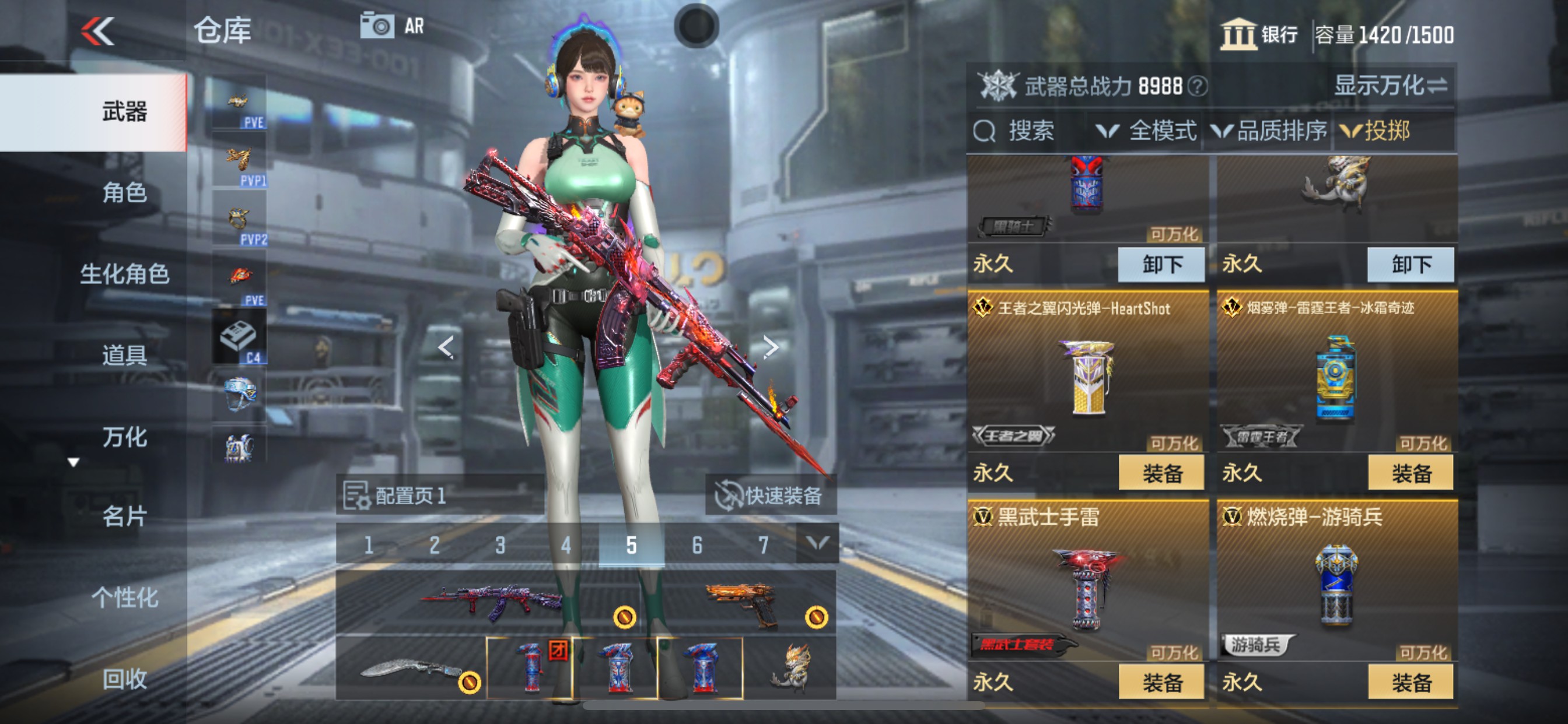
Task: Go back with the double-arrow button
Action: [97, 30]
